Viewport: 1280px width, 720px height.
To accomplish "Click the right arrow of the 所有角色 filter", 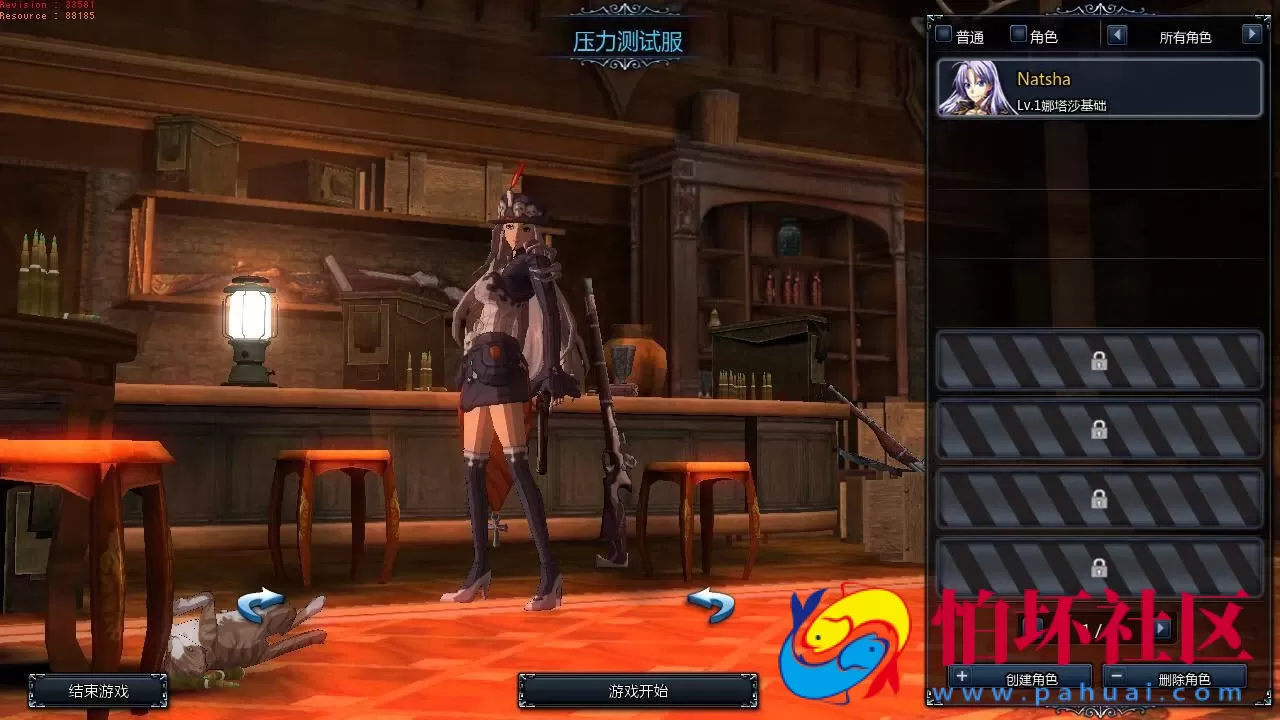I will 1252,33.
